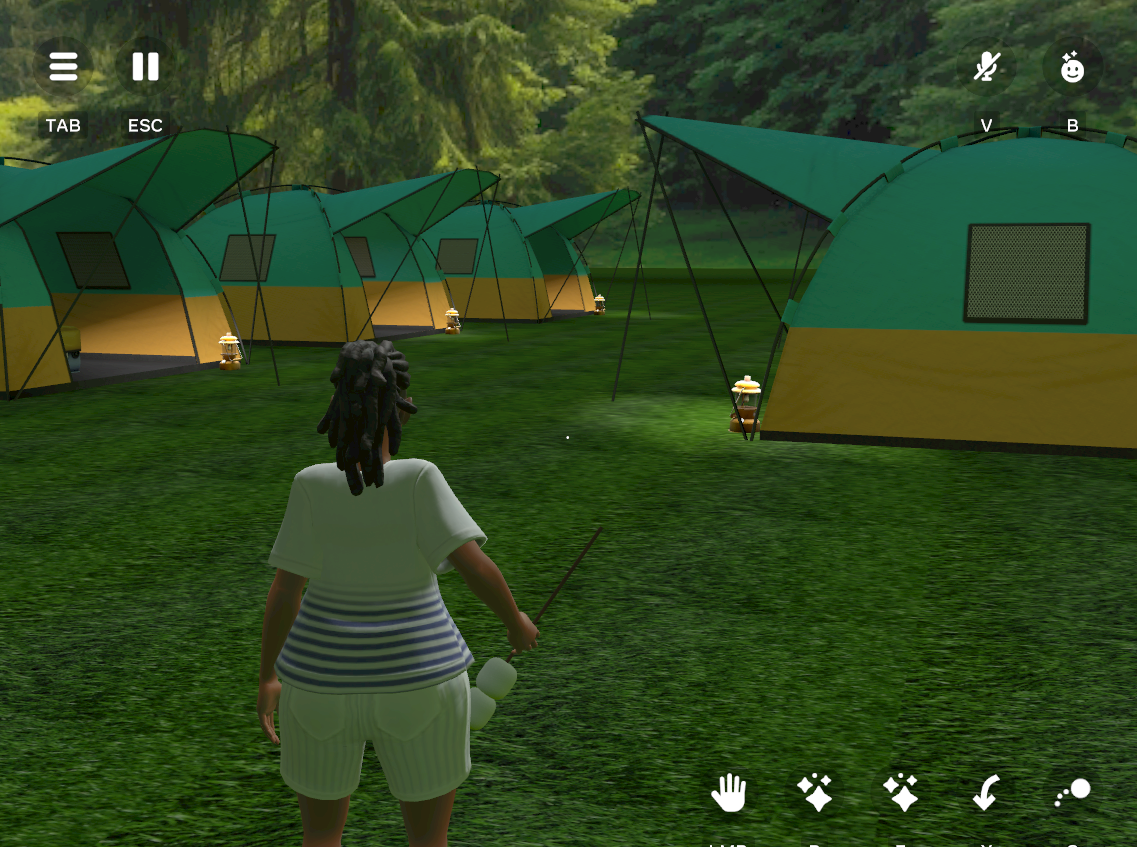Pause the game with the pause button
The image size is (1137, 847).
click(x=145, y=67)
